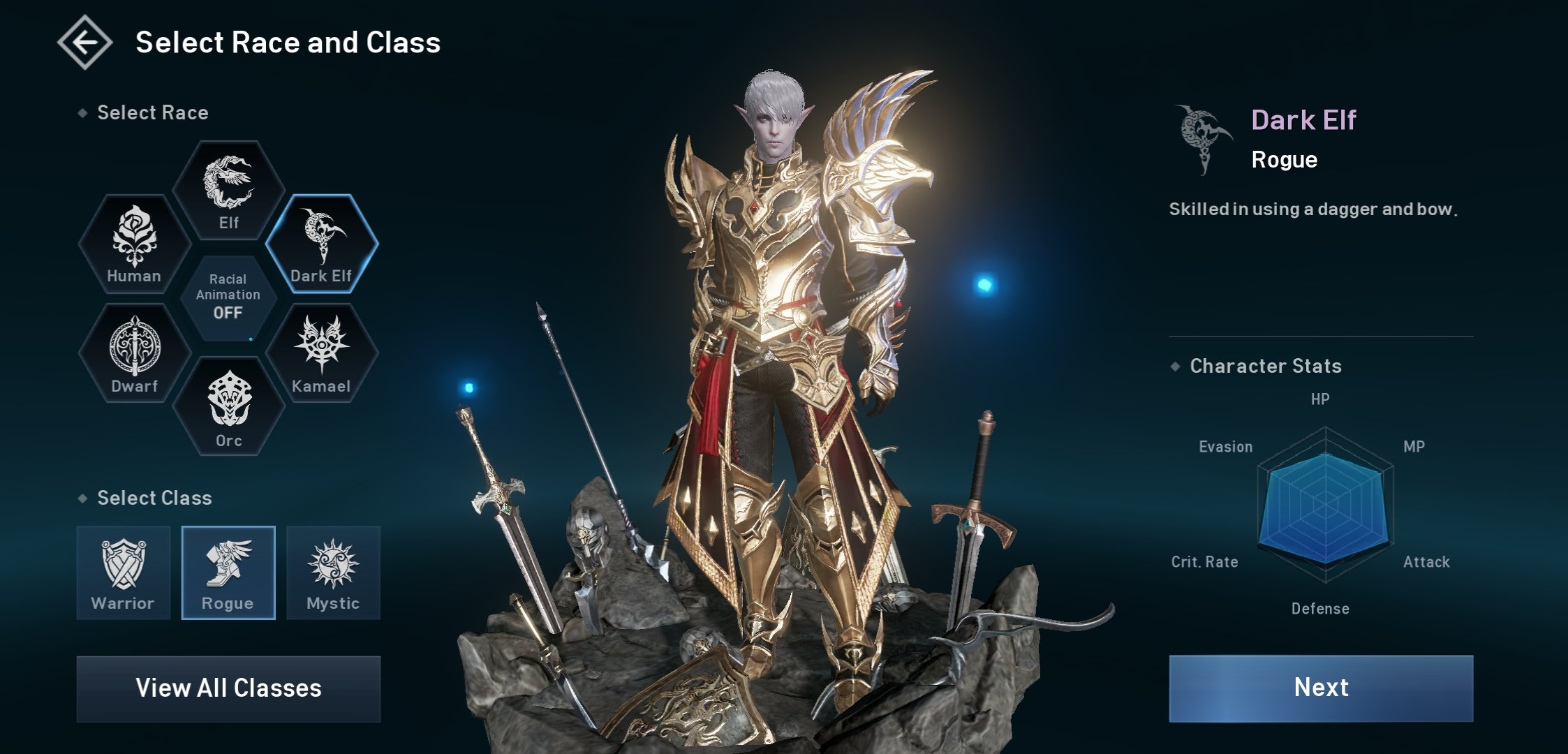Viewport: 1568px width, 754px height.
Task: Click Next to continue
Action: tap(1321, 688)
